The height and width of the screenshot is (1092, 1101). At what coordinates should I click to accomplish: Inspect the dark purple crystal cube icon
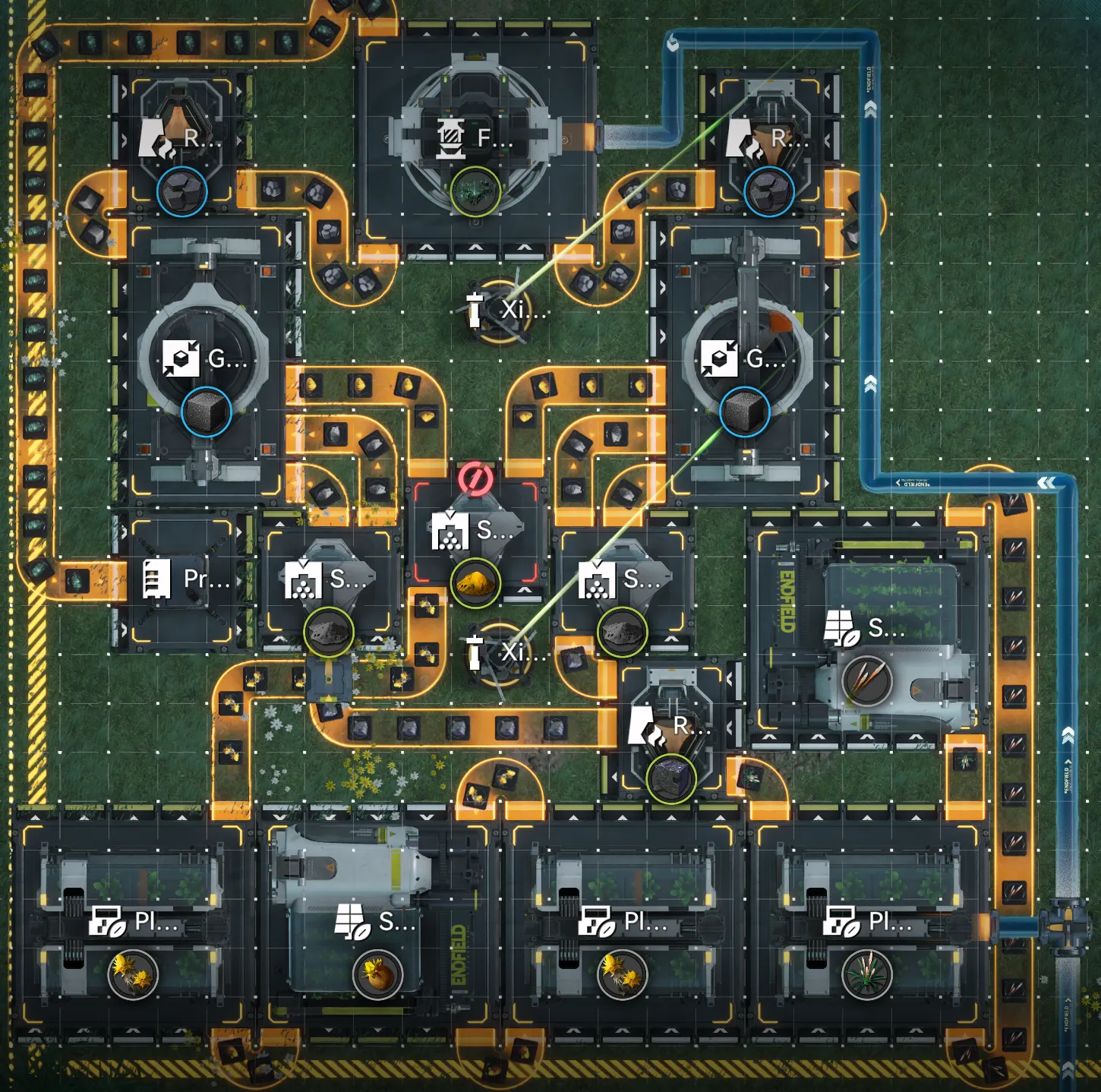click(x=671, y=778)
